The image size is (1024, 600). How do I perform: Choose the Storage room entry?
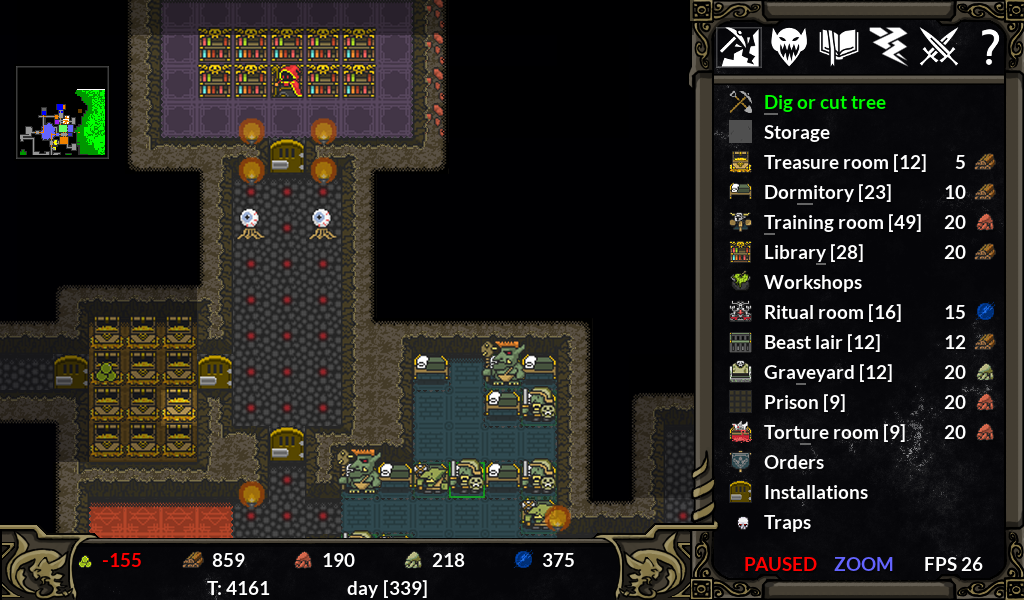(x=796, y=132)
